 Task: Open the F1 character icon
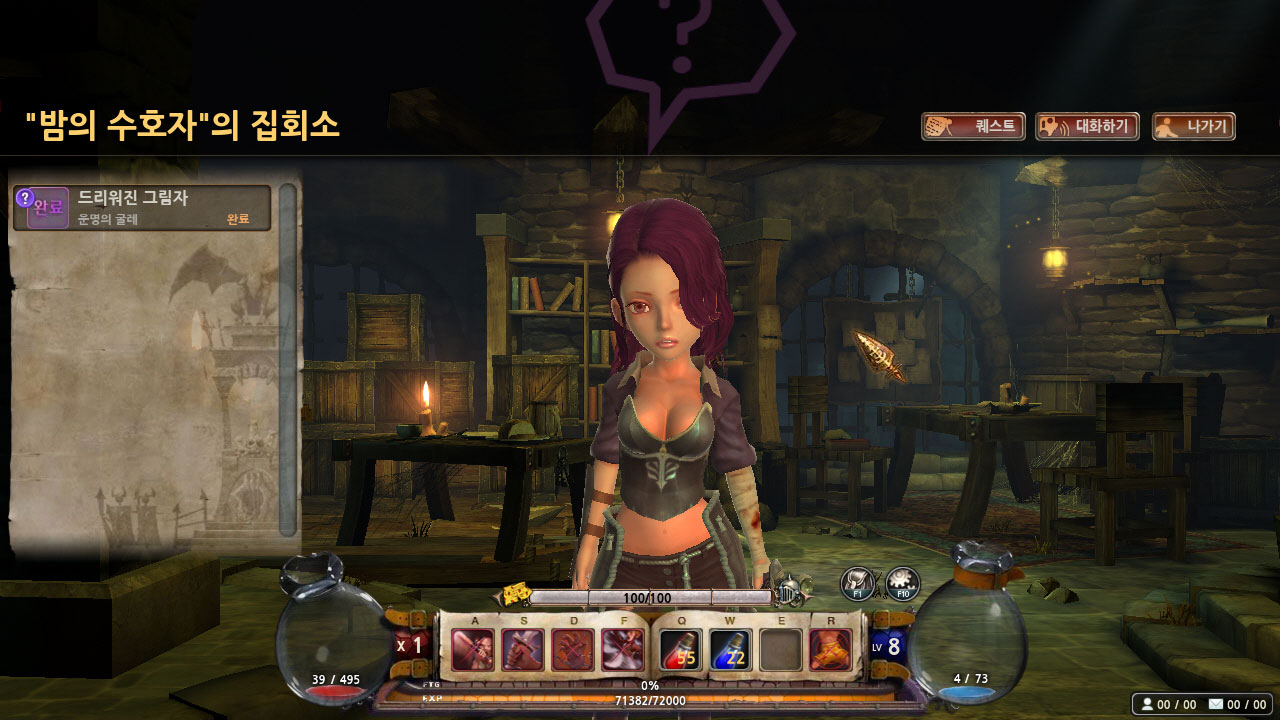(857, 583)
